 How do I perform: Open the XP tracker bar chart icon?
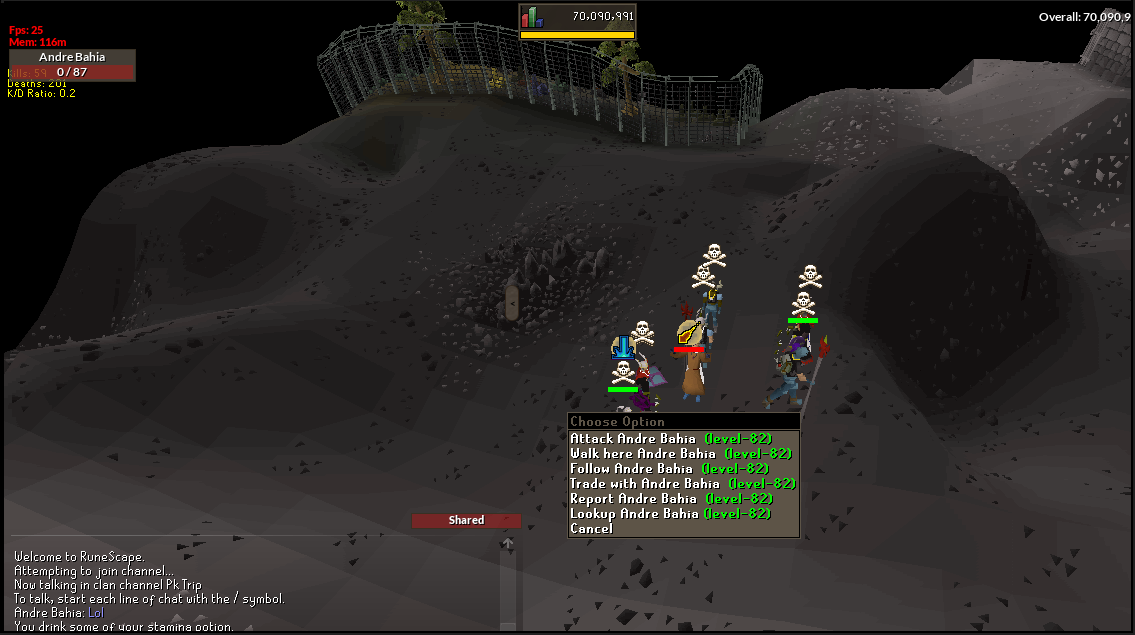pos(532,17)
